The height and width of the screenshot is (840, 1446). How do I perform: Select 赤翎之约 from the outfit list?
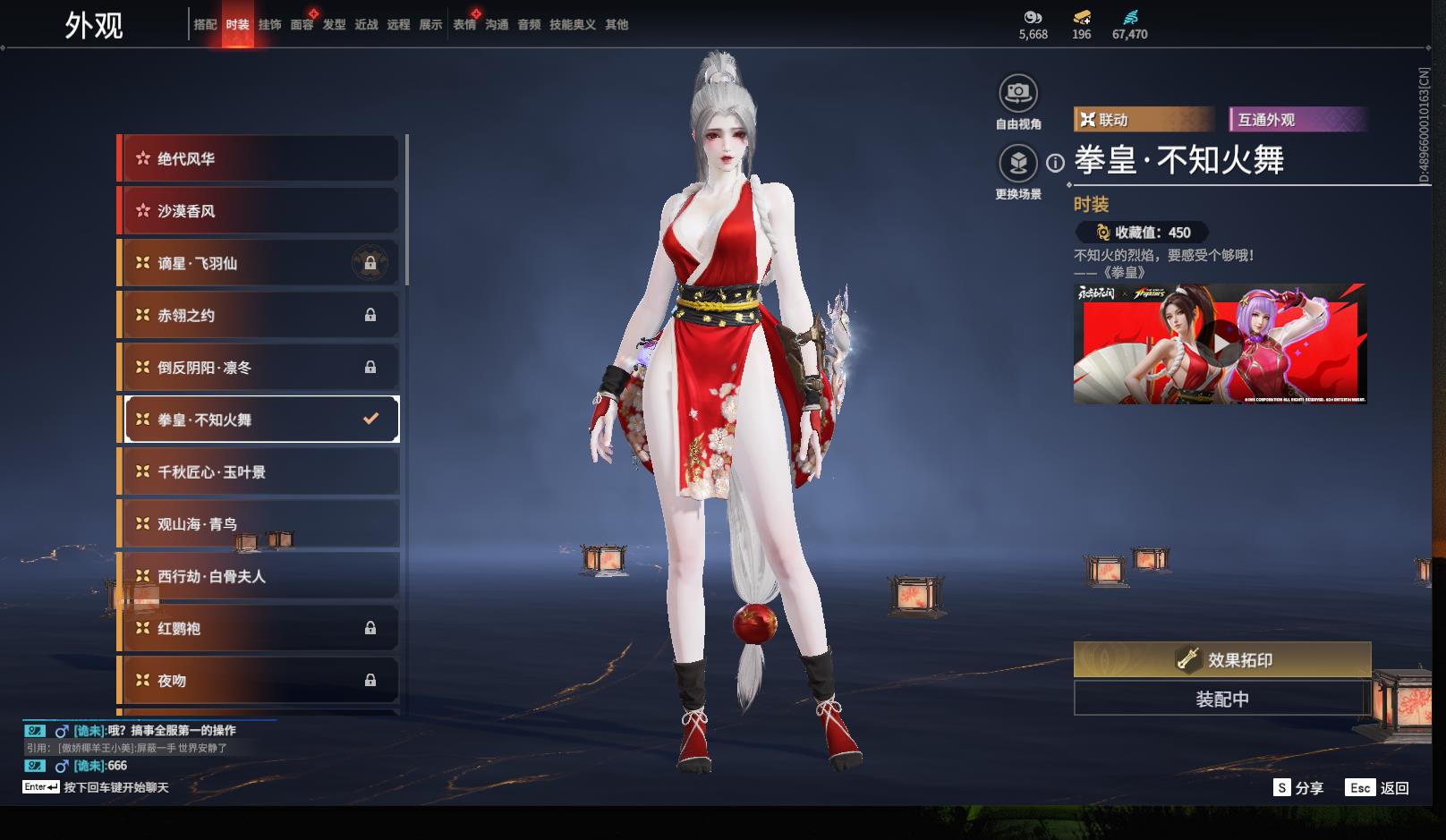click(259, 316)
